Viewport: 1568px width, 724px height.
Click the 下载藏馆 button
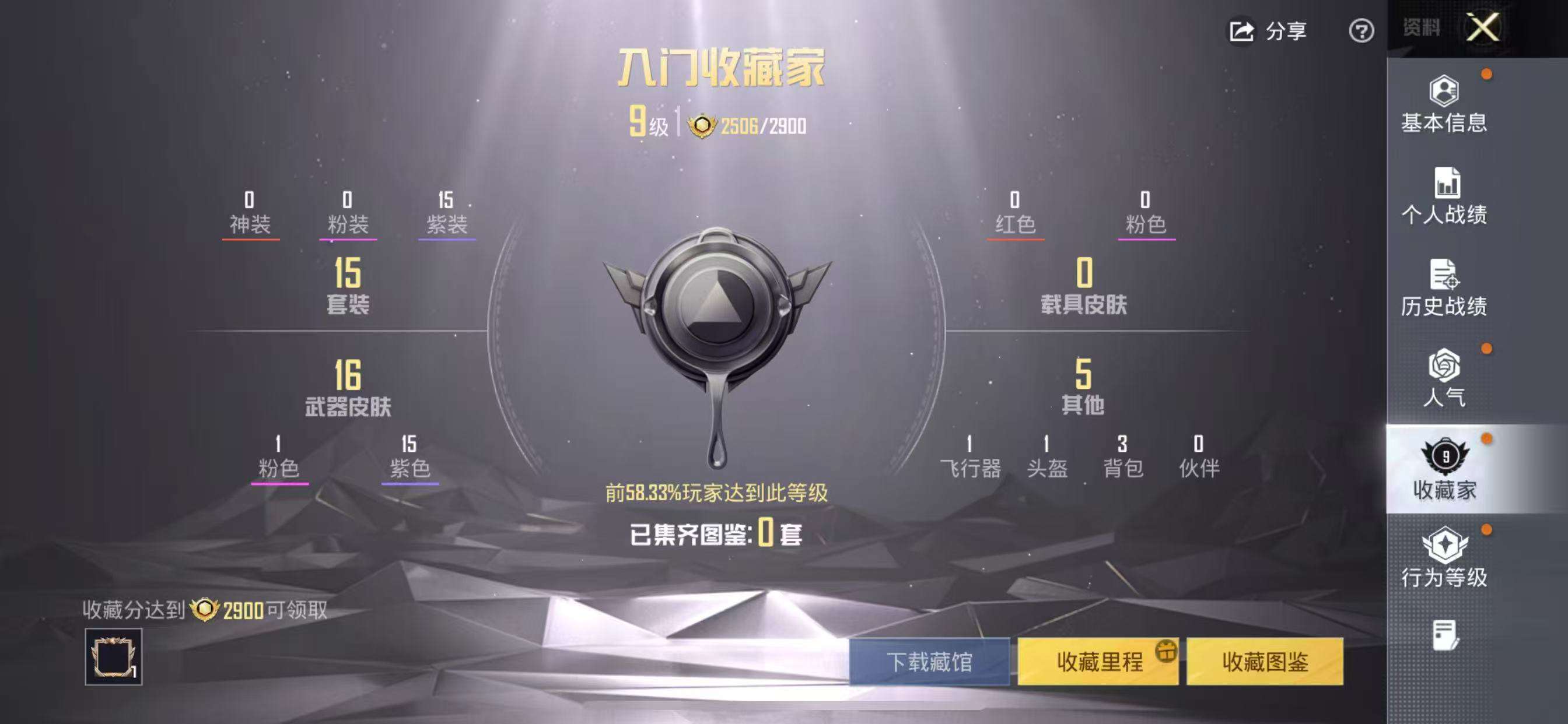928,662
